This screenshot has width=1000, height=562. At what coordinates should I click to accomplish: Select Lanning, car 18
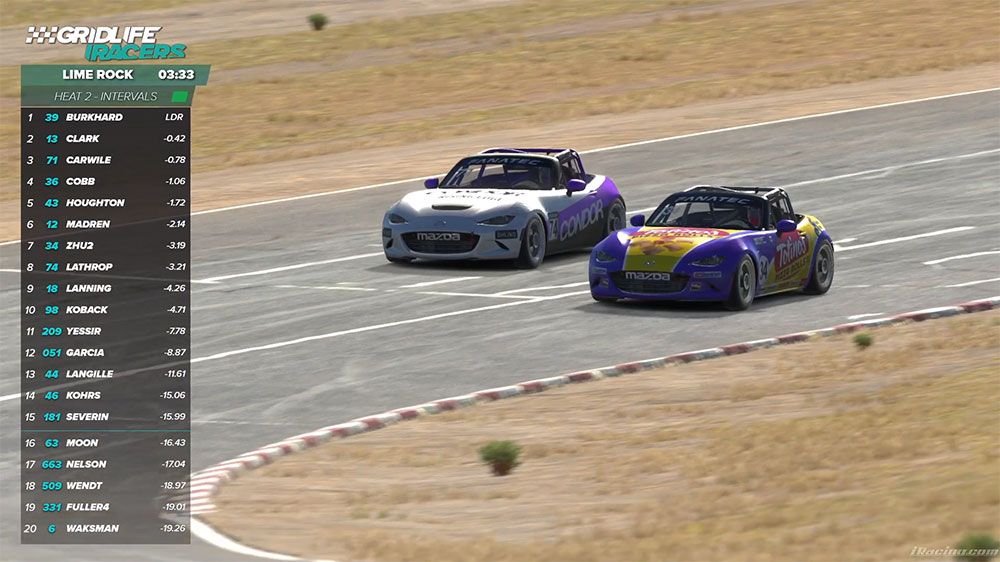coord(105,288)
